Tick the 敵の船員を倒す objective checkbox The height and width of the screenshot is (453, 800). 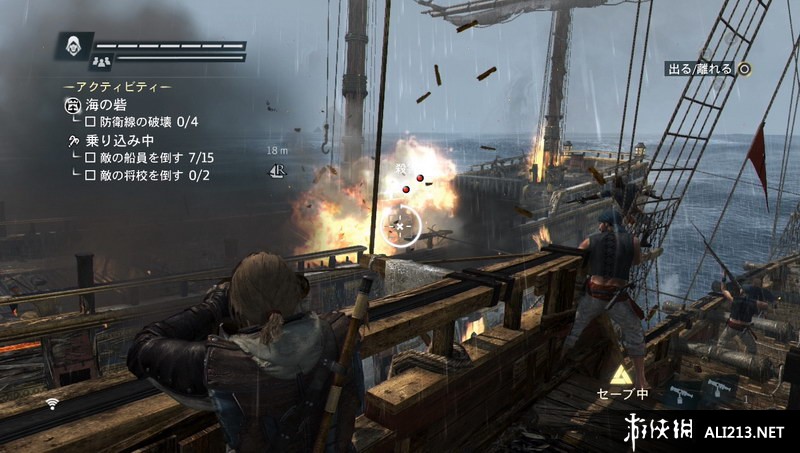click(x=90, y=158)
